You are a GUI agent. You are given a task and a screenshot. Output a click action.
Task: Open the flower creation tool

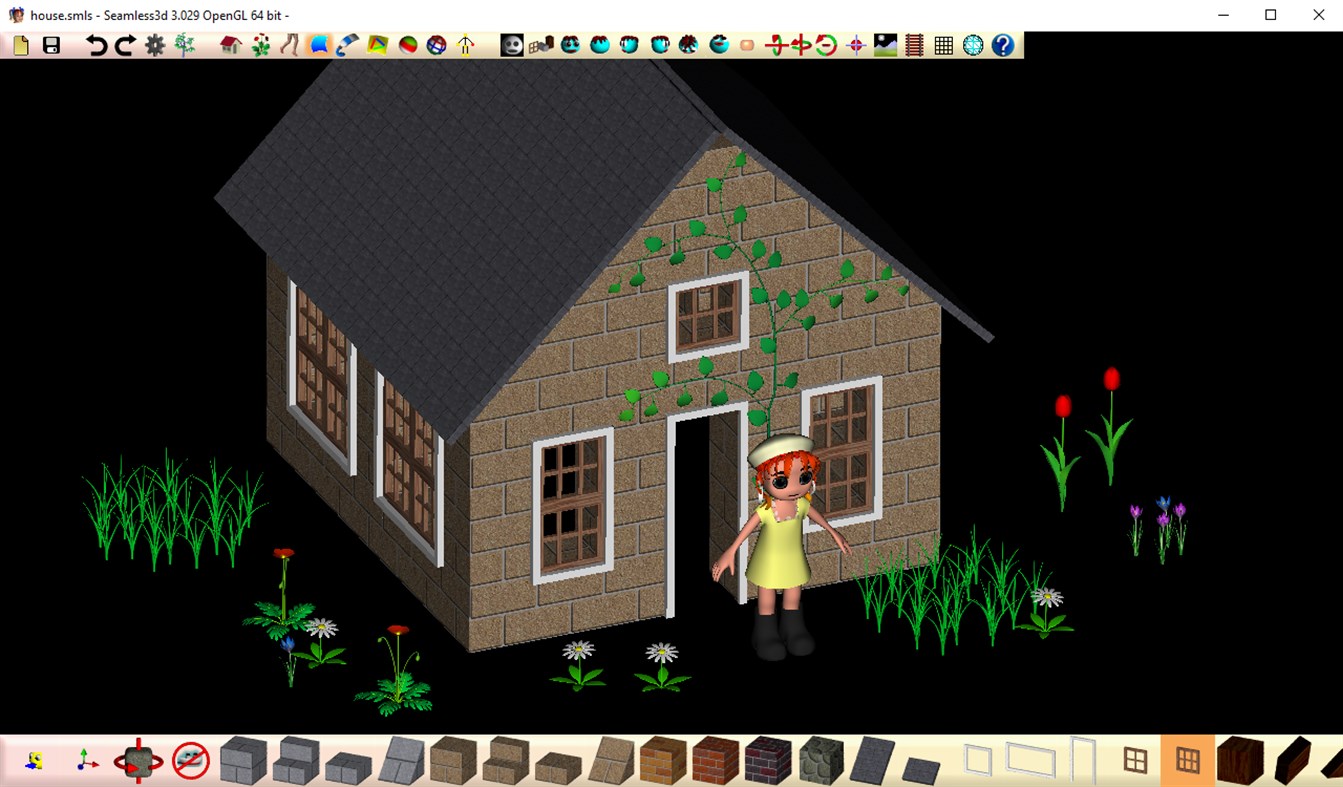tap(263, 44)
